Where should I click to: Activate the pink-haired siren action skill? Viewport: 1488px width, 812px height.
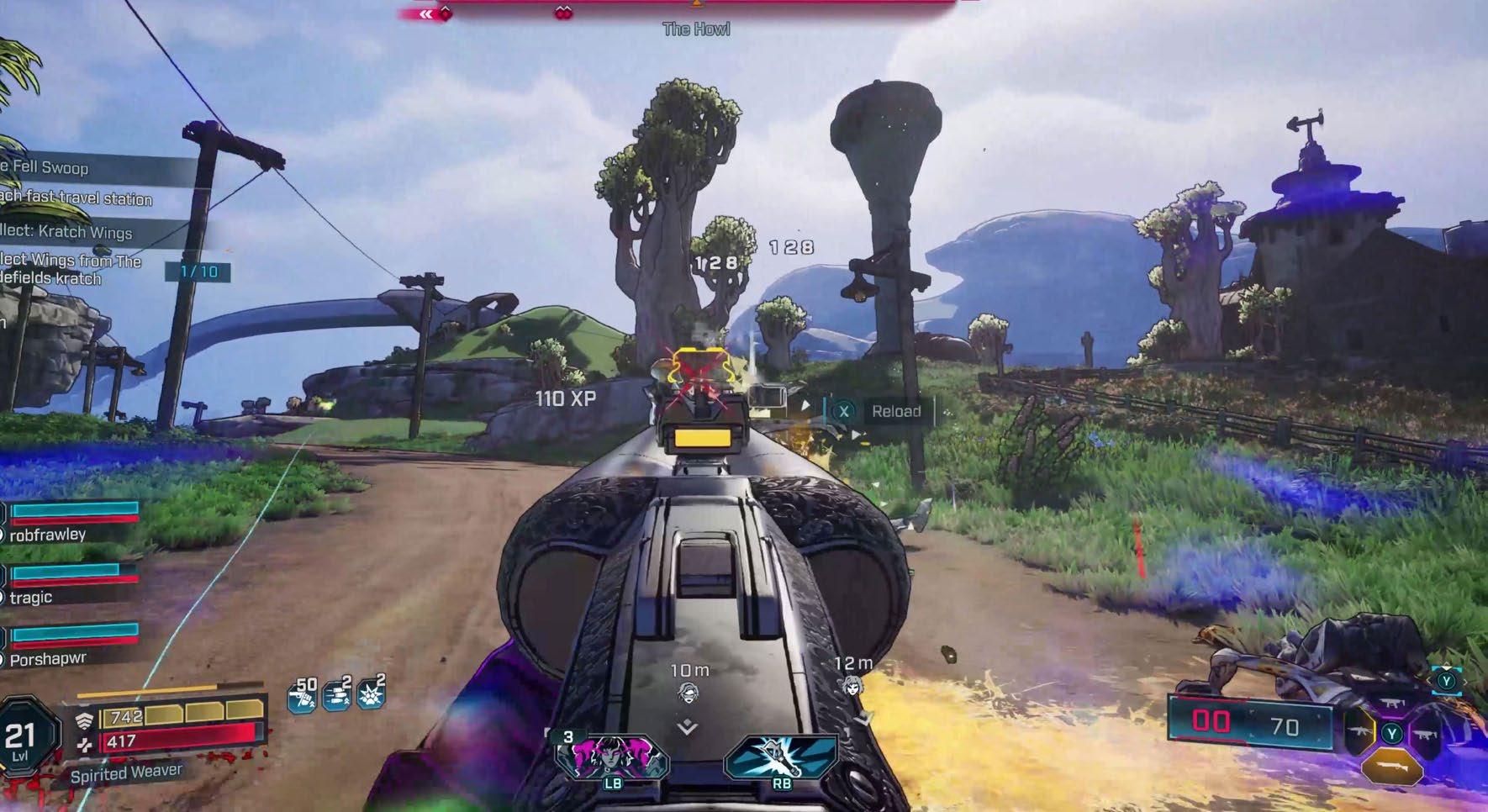[x=611, y=757]
